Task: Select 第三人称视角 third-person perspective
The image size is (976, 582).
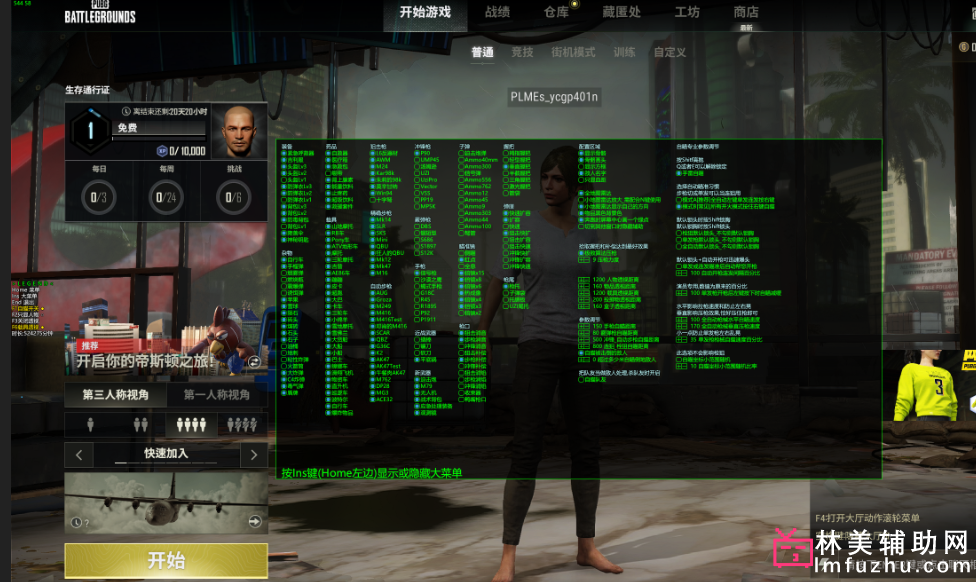Action: point(116,395)
